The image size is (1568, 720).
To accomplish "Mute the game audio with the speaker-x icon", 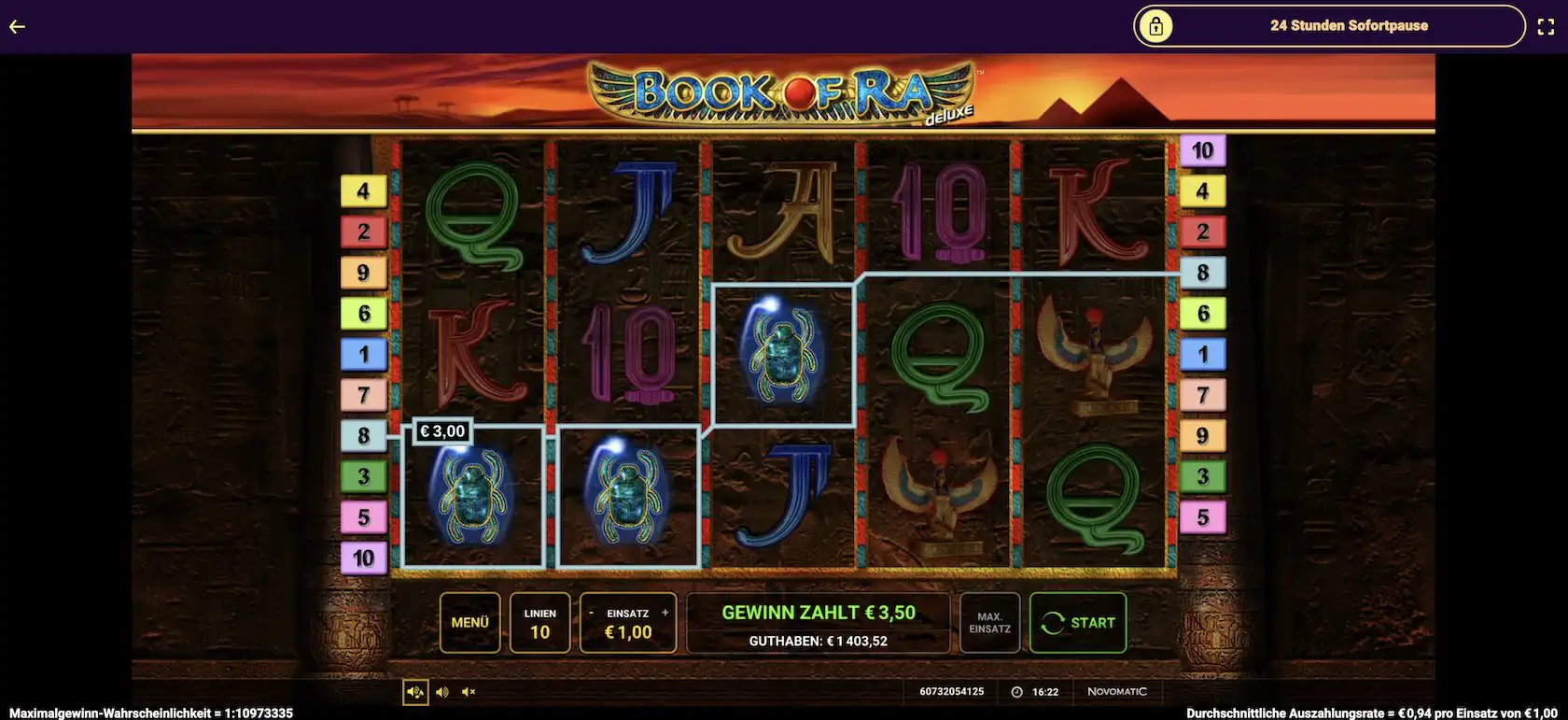I will tap(468, 691).
